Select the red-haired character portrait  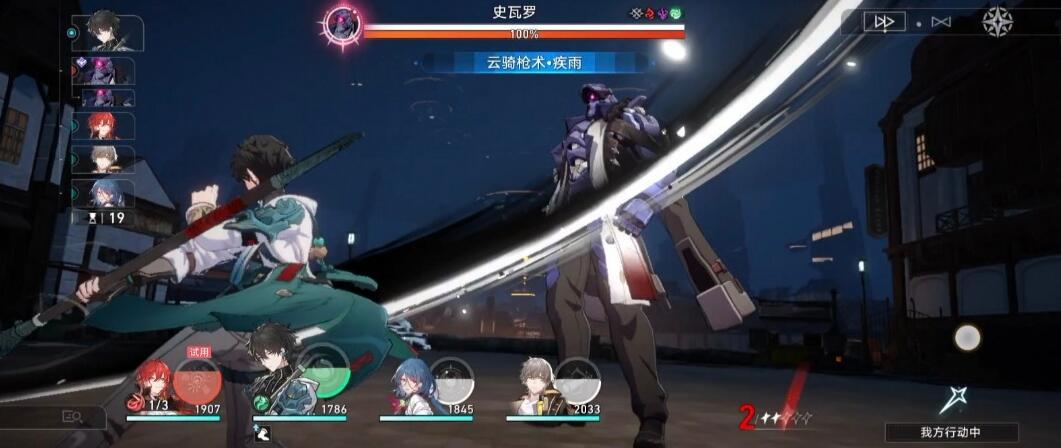(x=150, y=385)
